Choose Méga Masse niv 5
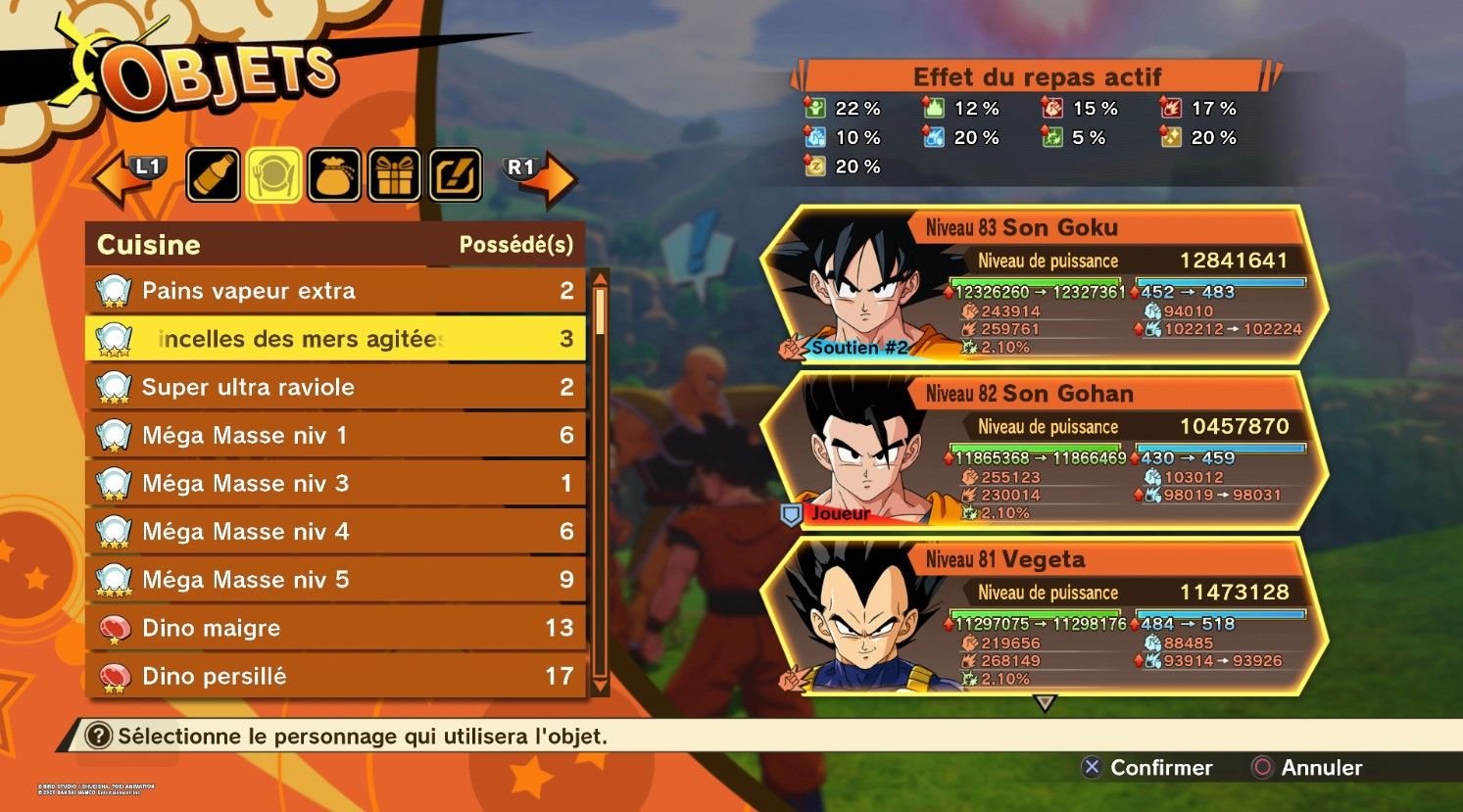Screen dimensions: 1463x812 [x=335, y=579]
